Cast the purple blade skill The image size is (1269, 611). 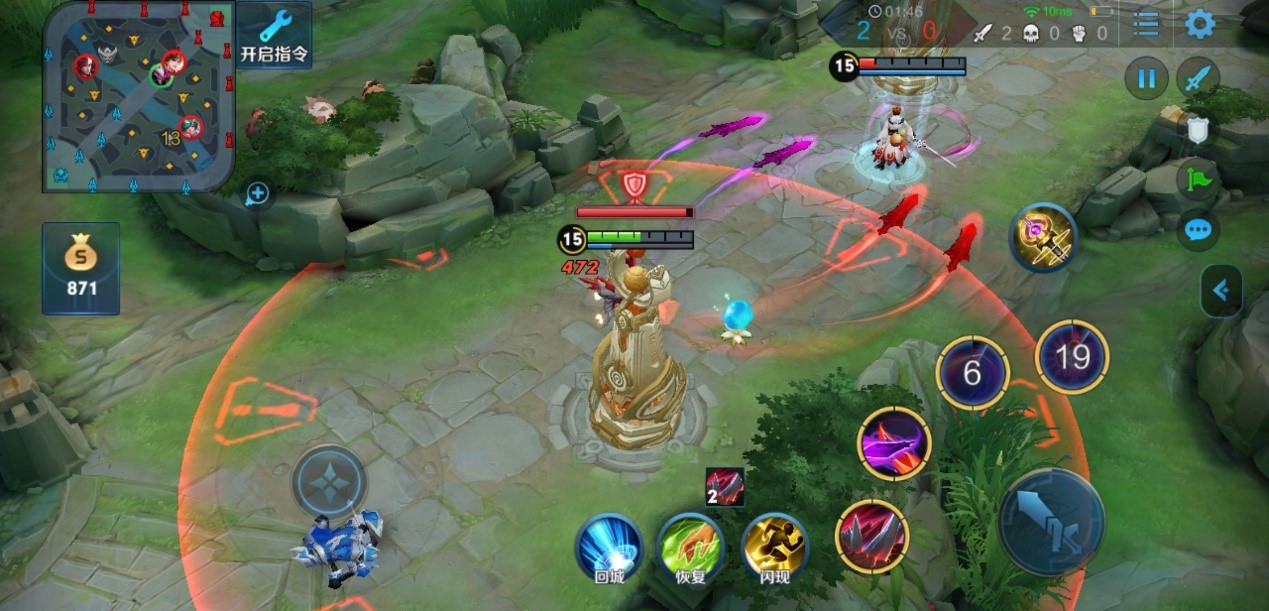[x=894, y=443]
